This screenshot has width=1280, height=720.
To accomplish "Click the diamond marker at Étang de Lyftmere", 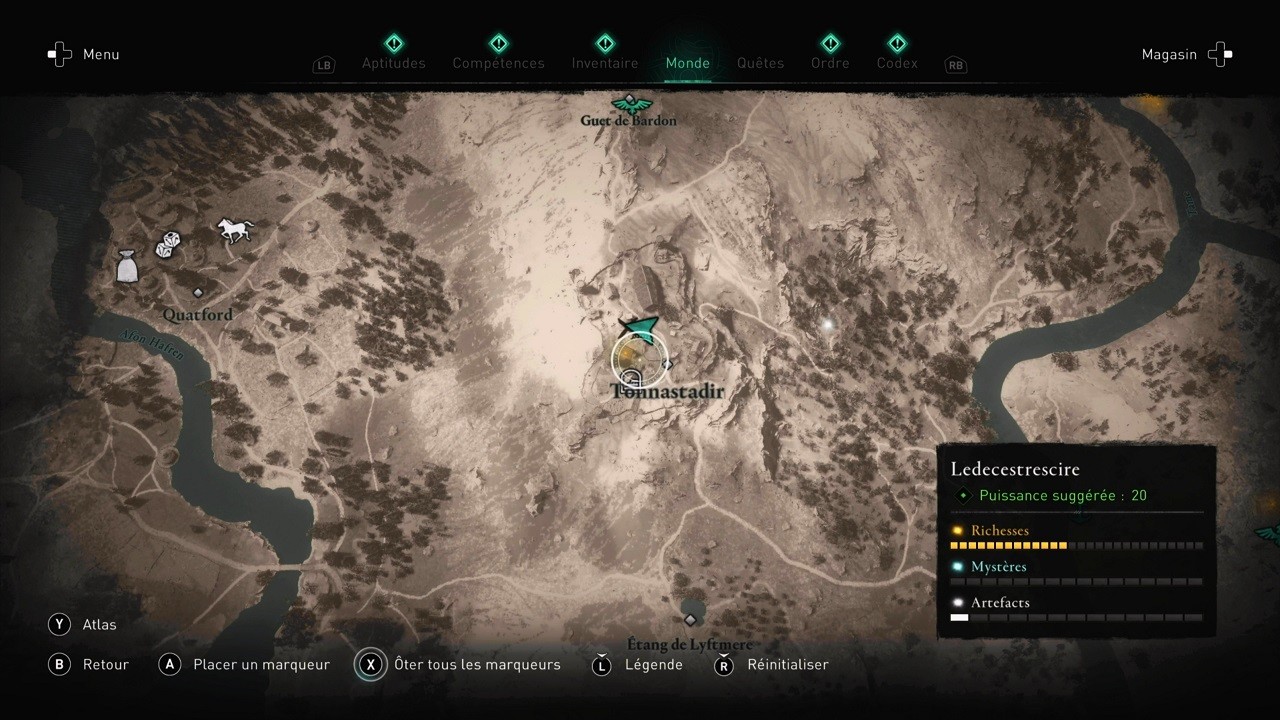I will pyautogui.click(x=689, y=619).
